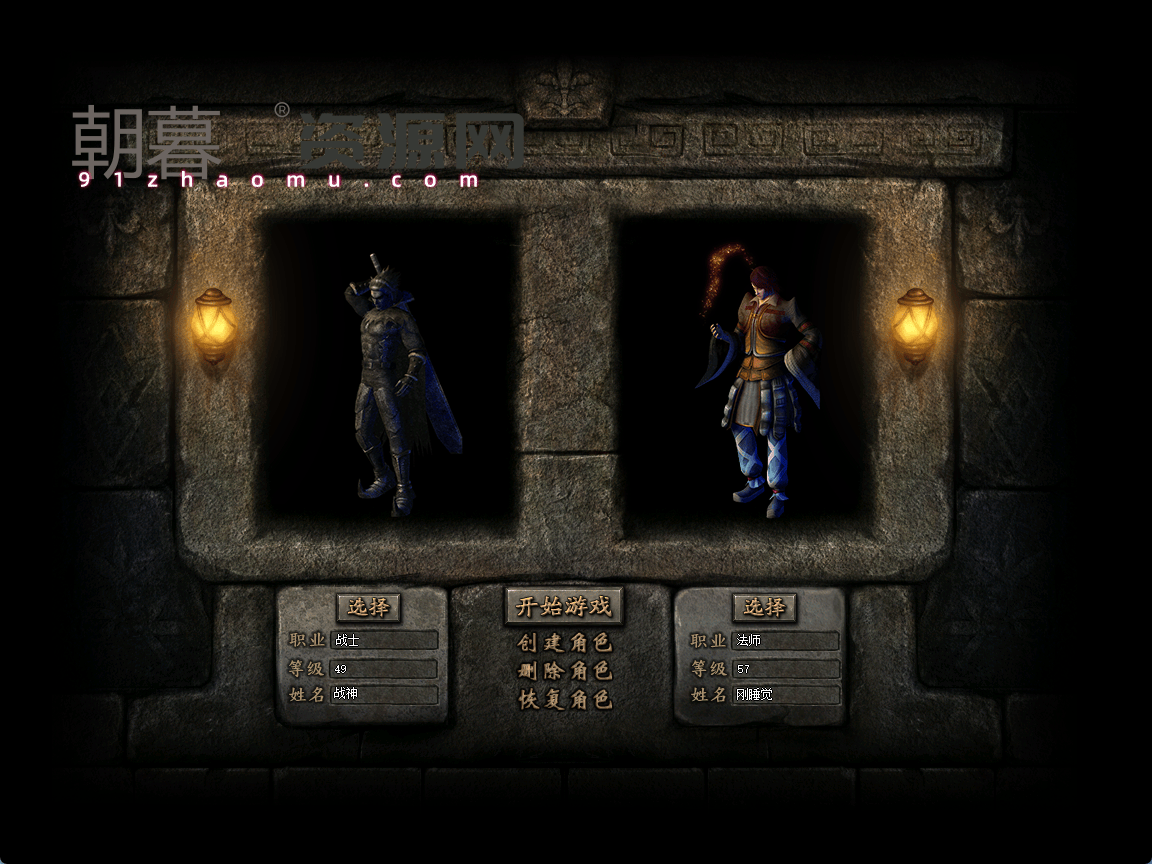
Task: Open 恢复角色 to restore a character
Action: [564, 700]
